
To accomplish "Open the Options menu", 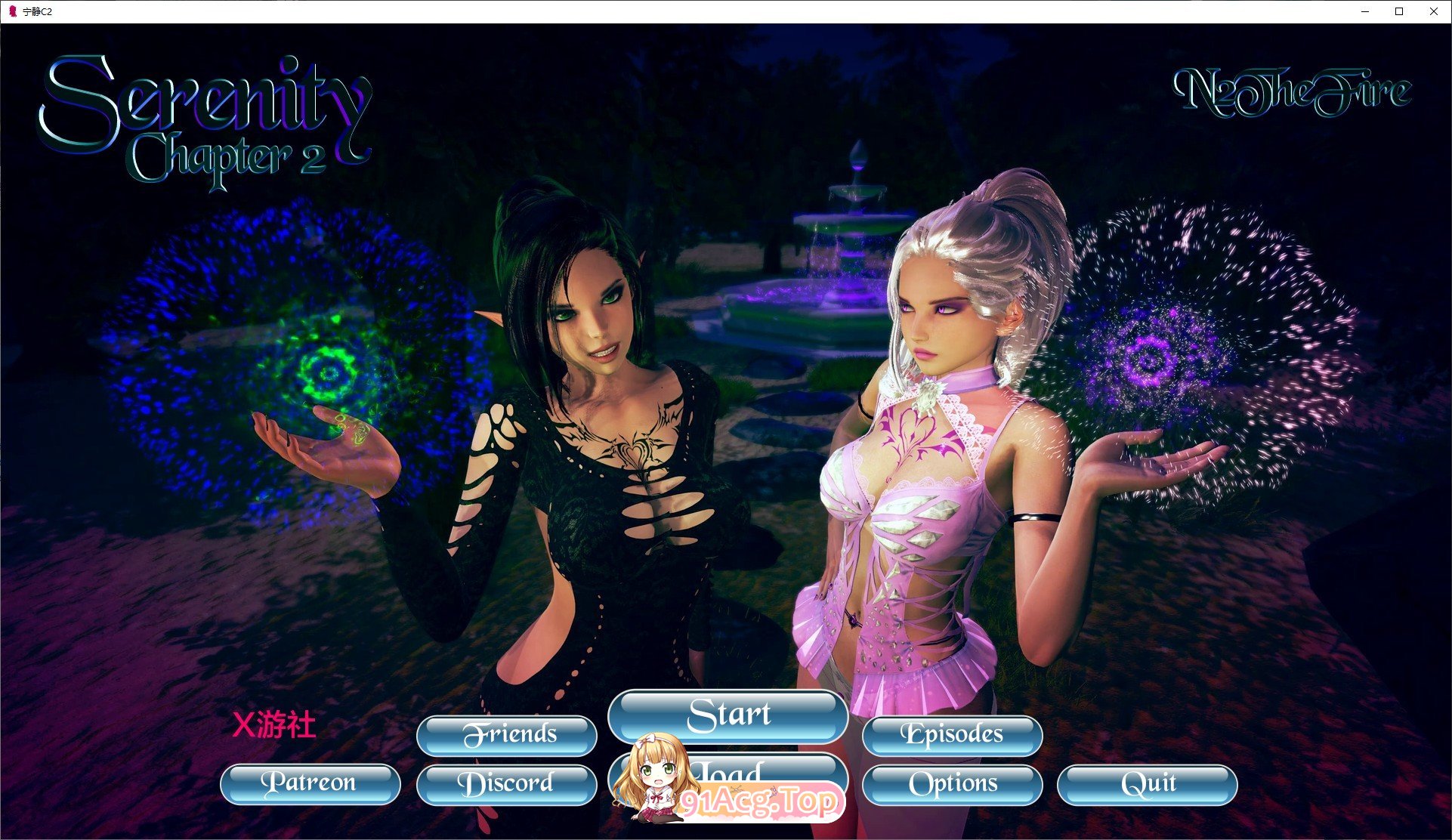I will (x=952, y=784).
